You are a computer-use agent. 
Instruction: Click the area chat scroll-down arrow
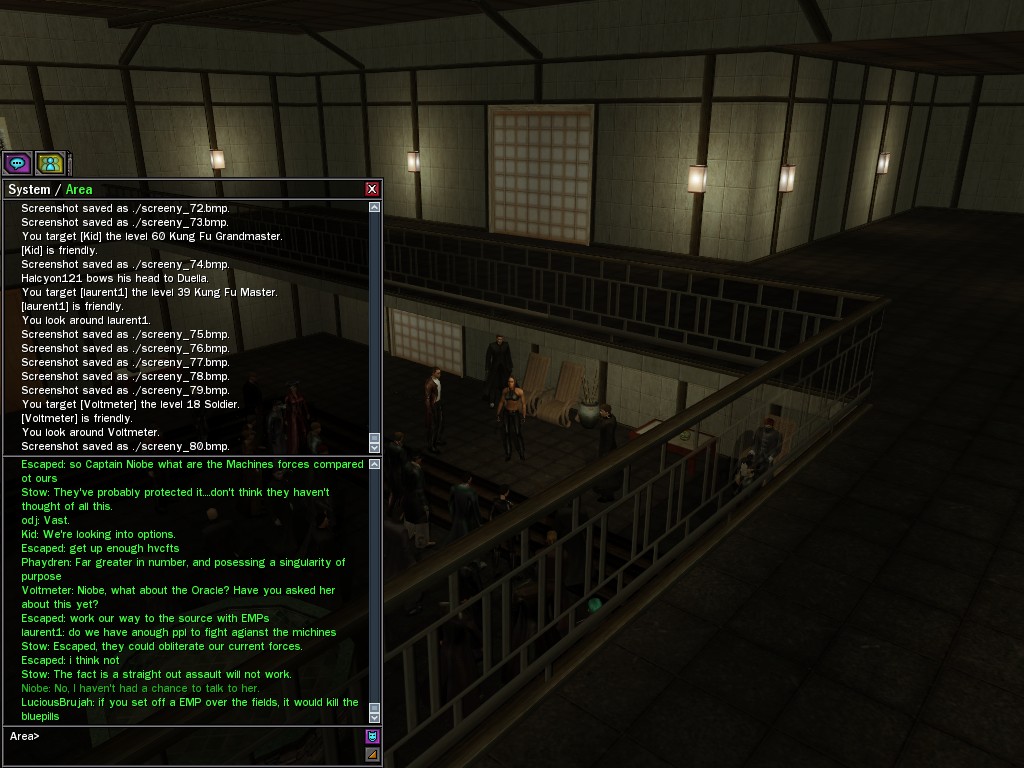pos(375,717)
